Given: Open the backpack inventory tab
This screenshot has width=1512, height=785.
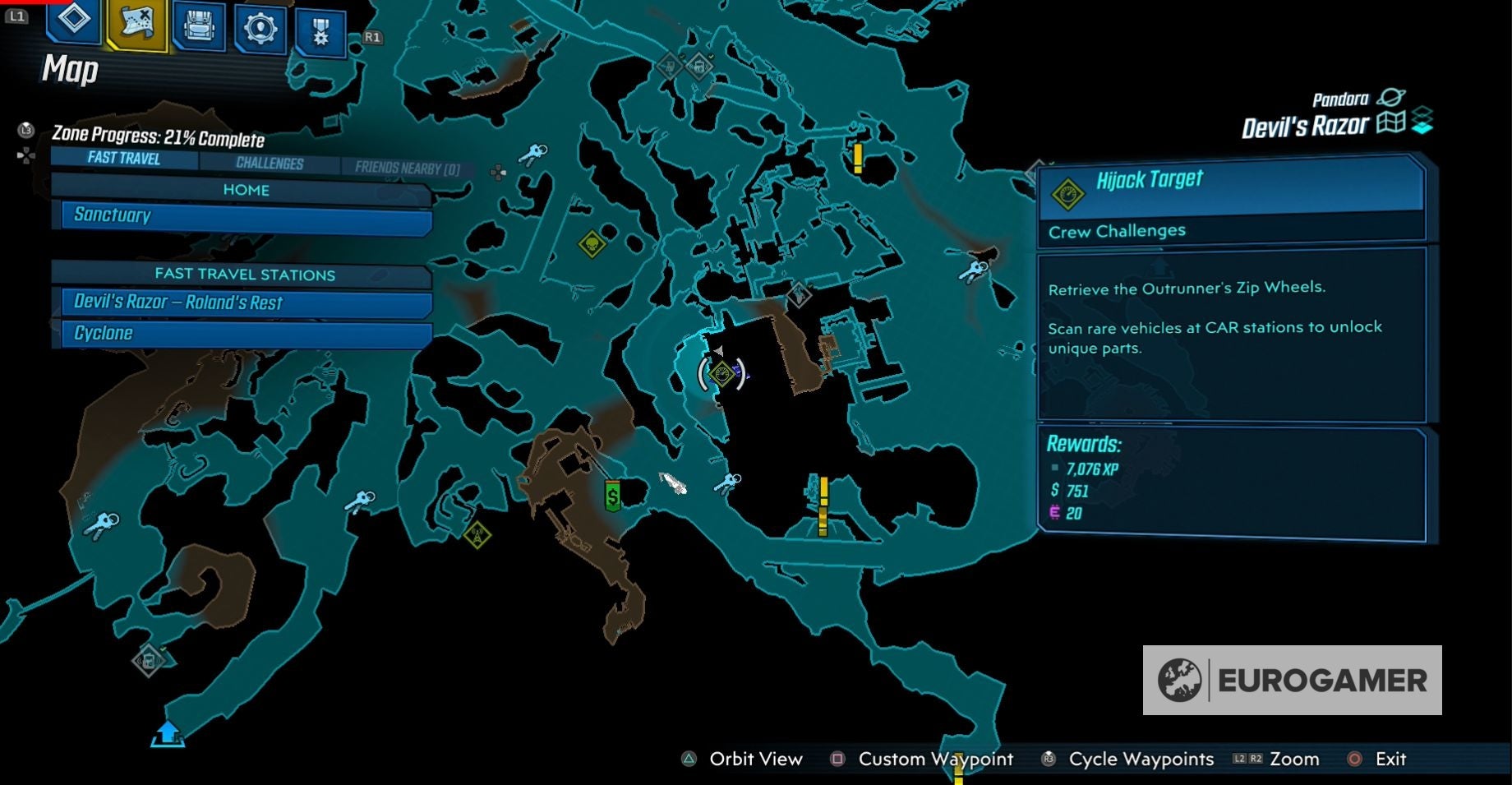Looking at the screenshot, I should coord(199,26).
